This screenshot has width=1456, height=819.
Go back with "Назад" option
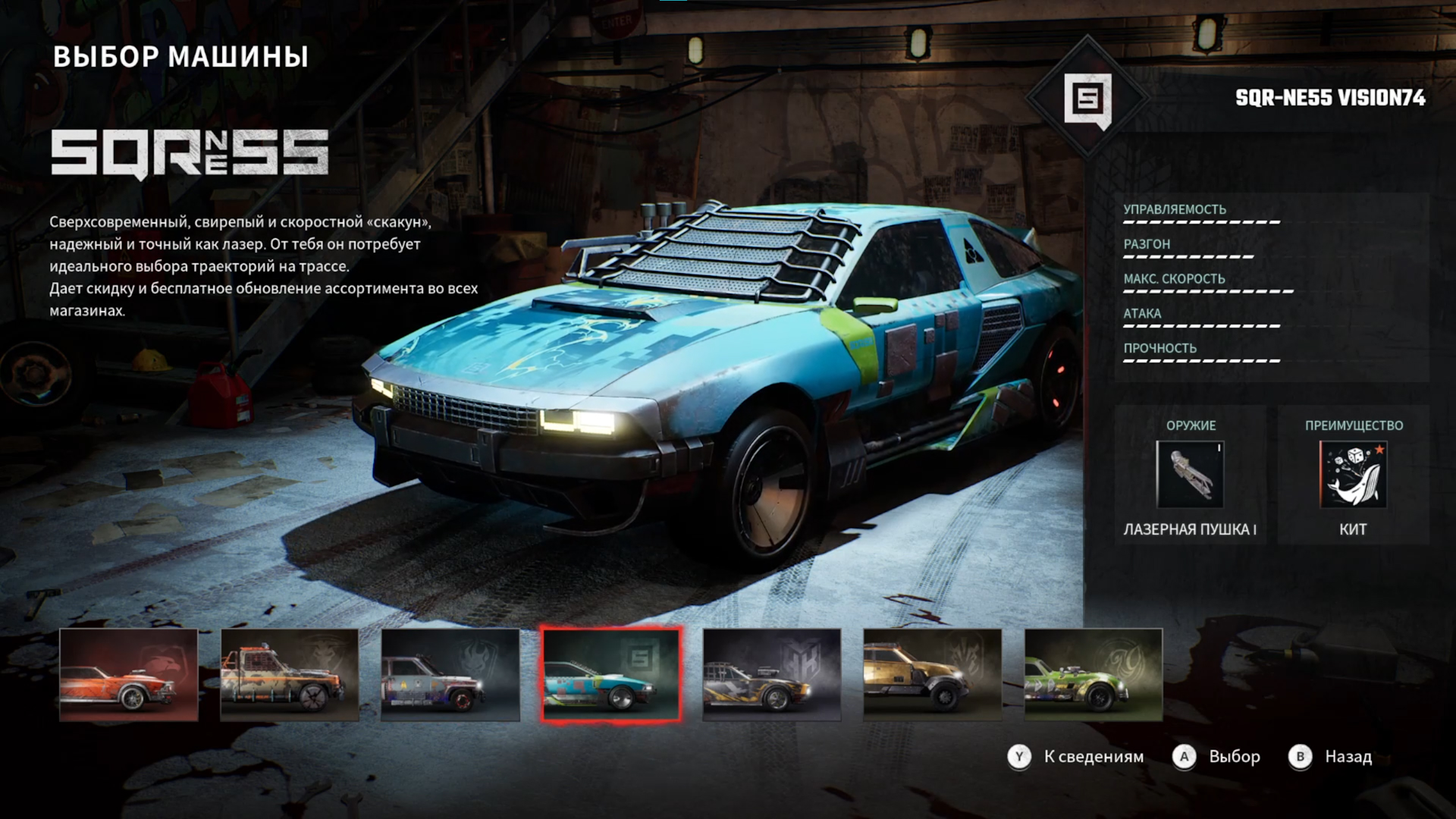[x=1331, y=756]
